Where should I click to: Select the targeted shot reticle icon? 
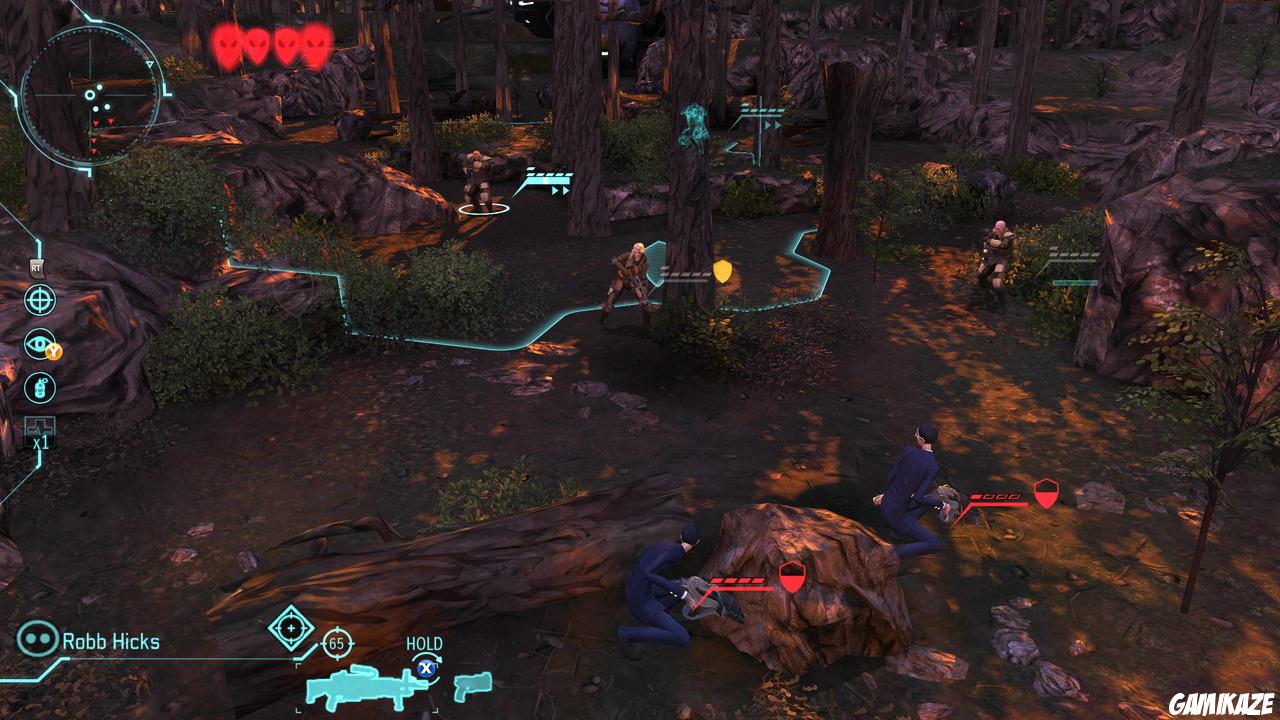tap(39, 300)
